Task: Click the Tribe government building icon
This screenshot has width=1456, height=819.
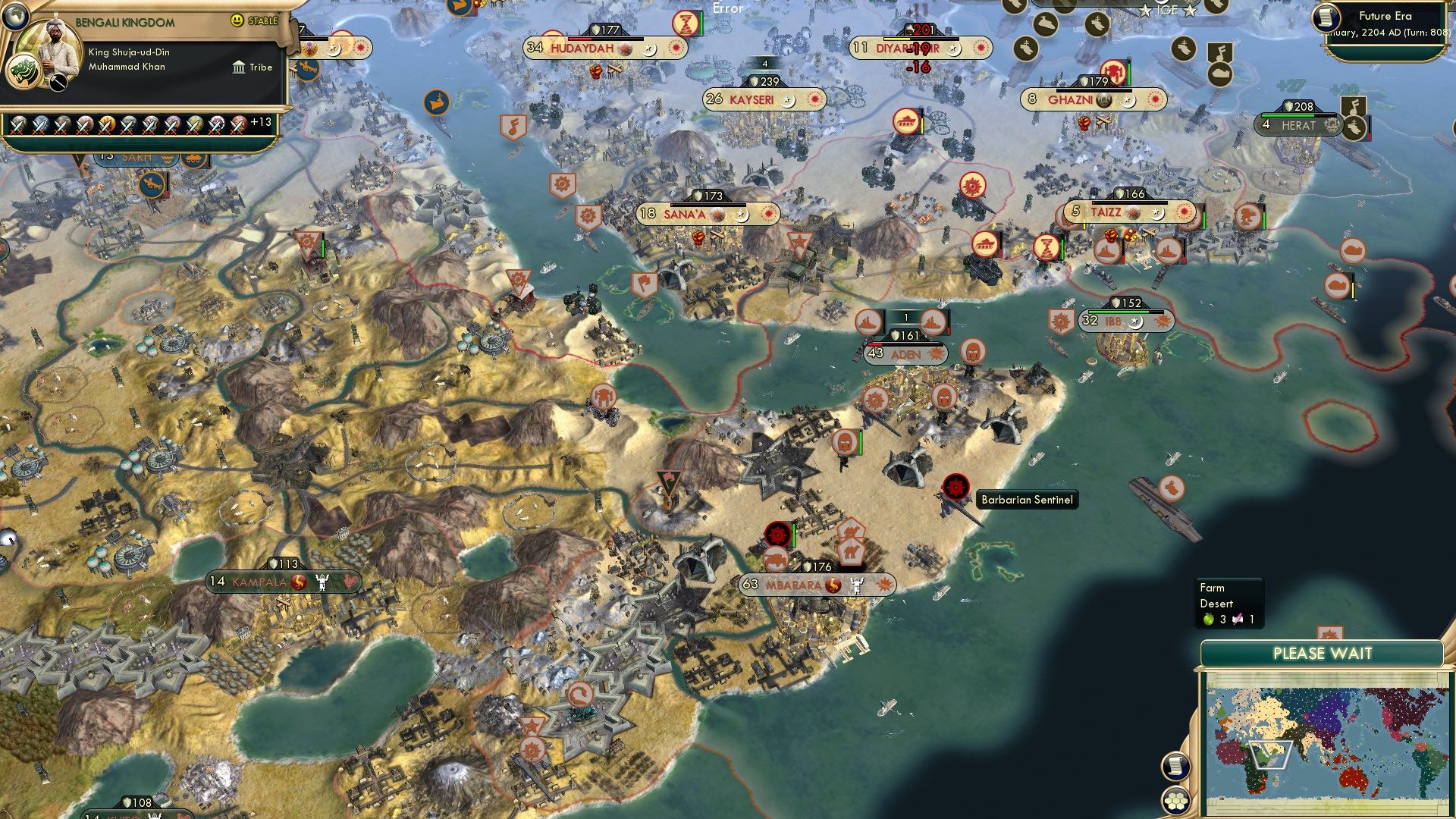Action: pyautogui.click(x=237, y=67)
